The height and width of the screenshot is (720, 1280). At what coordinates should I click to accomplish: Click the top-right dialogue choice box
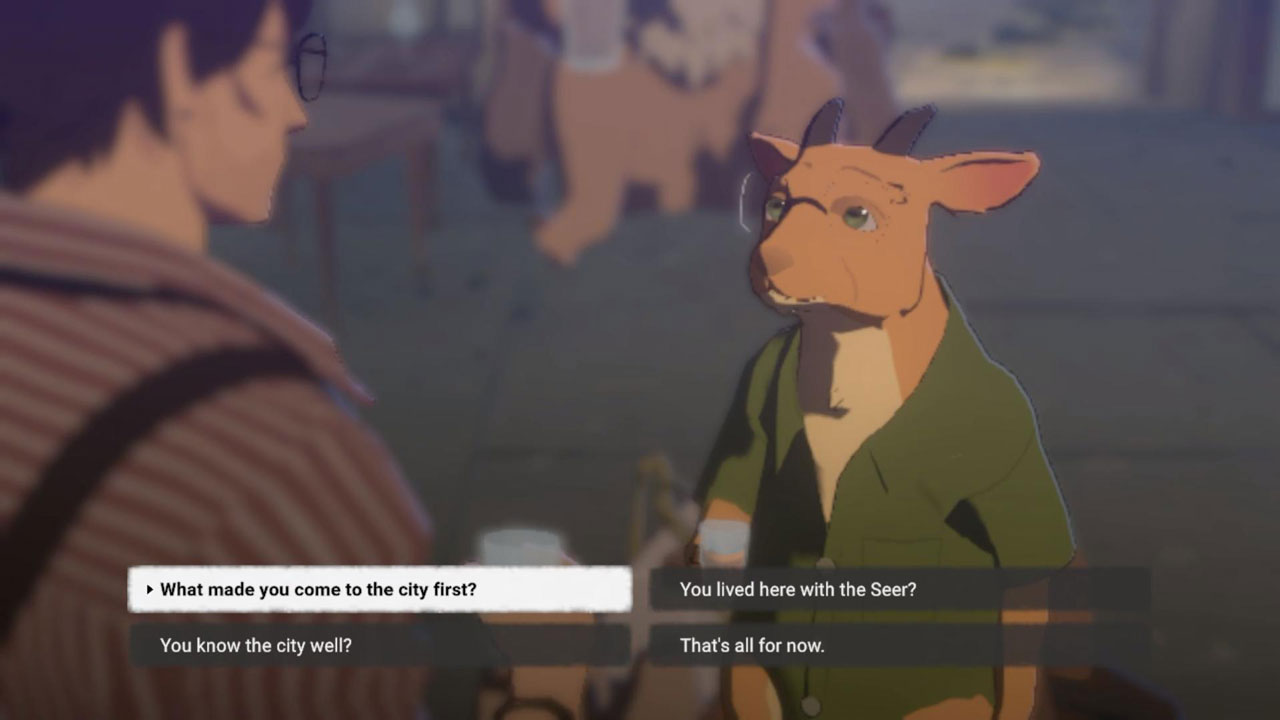coord(900,589)
